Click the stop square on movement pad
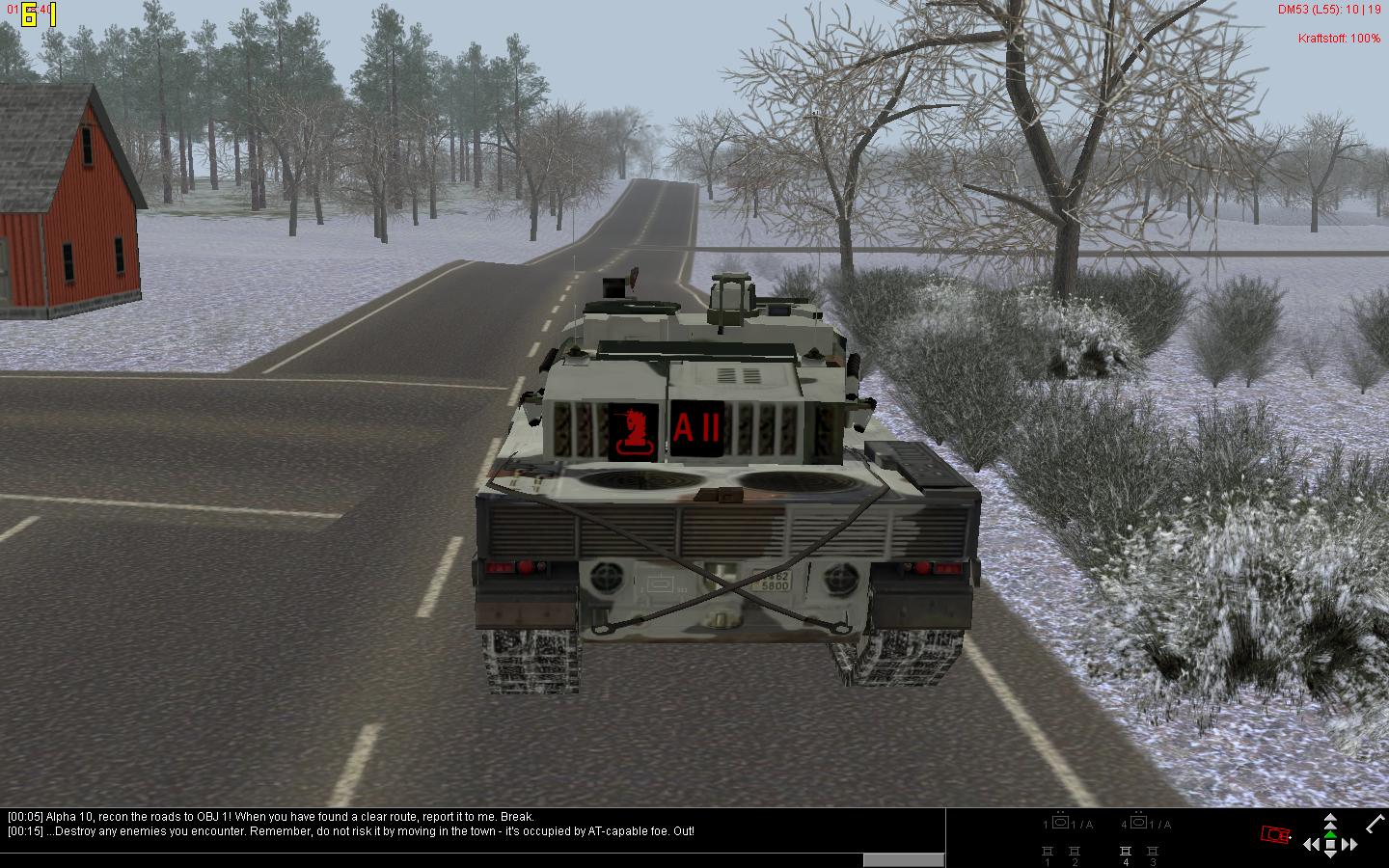This screenshot has width=1389, height=868. click(1330, 845)
